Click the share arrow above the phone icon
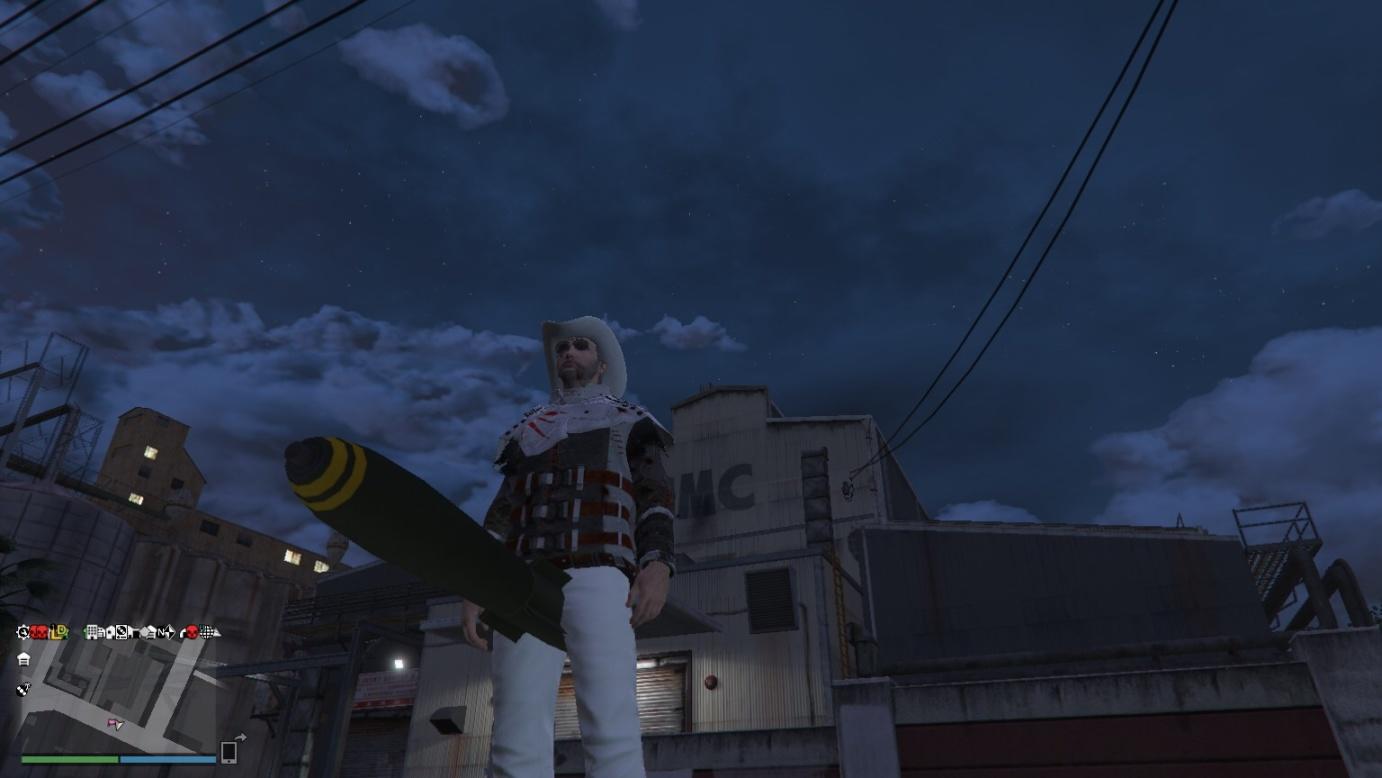The width and height of the screenshot is (1382, 778). pyautogui.click(x=241, y=737)
